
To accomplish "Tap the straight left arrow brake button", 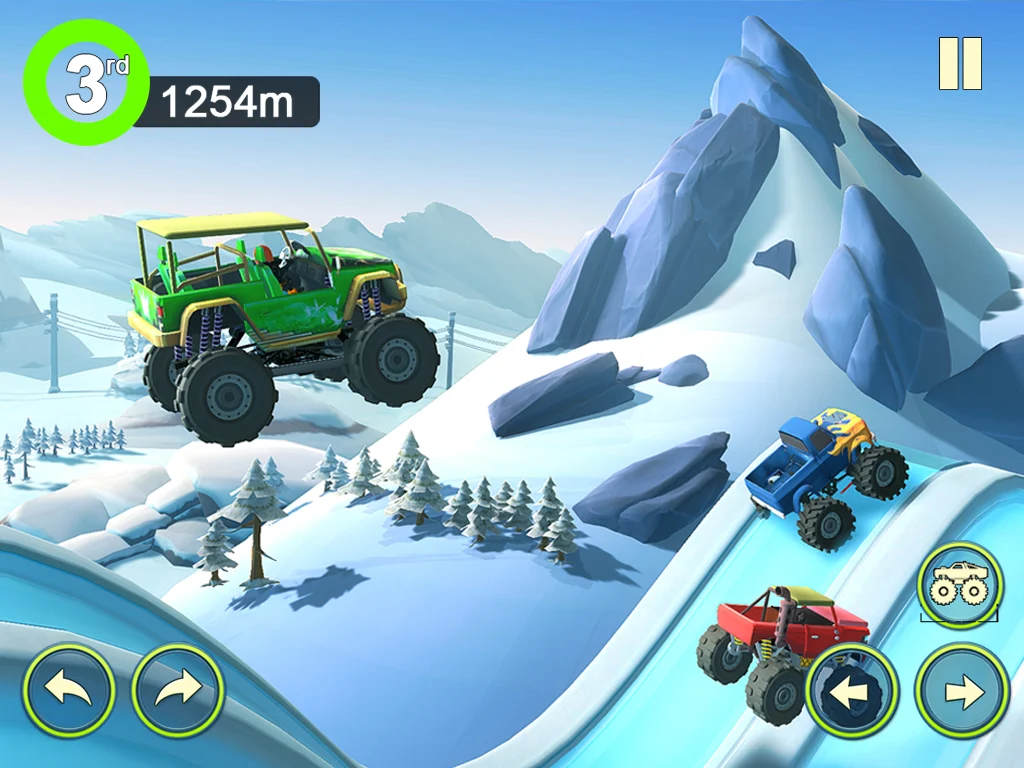I will click(x=852, y=691).
